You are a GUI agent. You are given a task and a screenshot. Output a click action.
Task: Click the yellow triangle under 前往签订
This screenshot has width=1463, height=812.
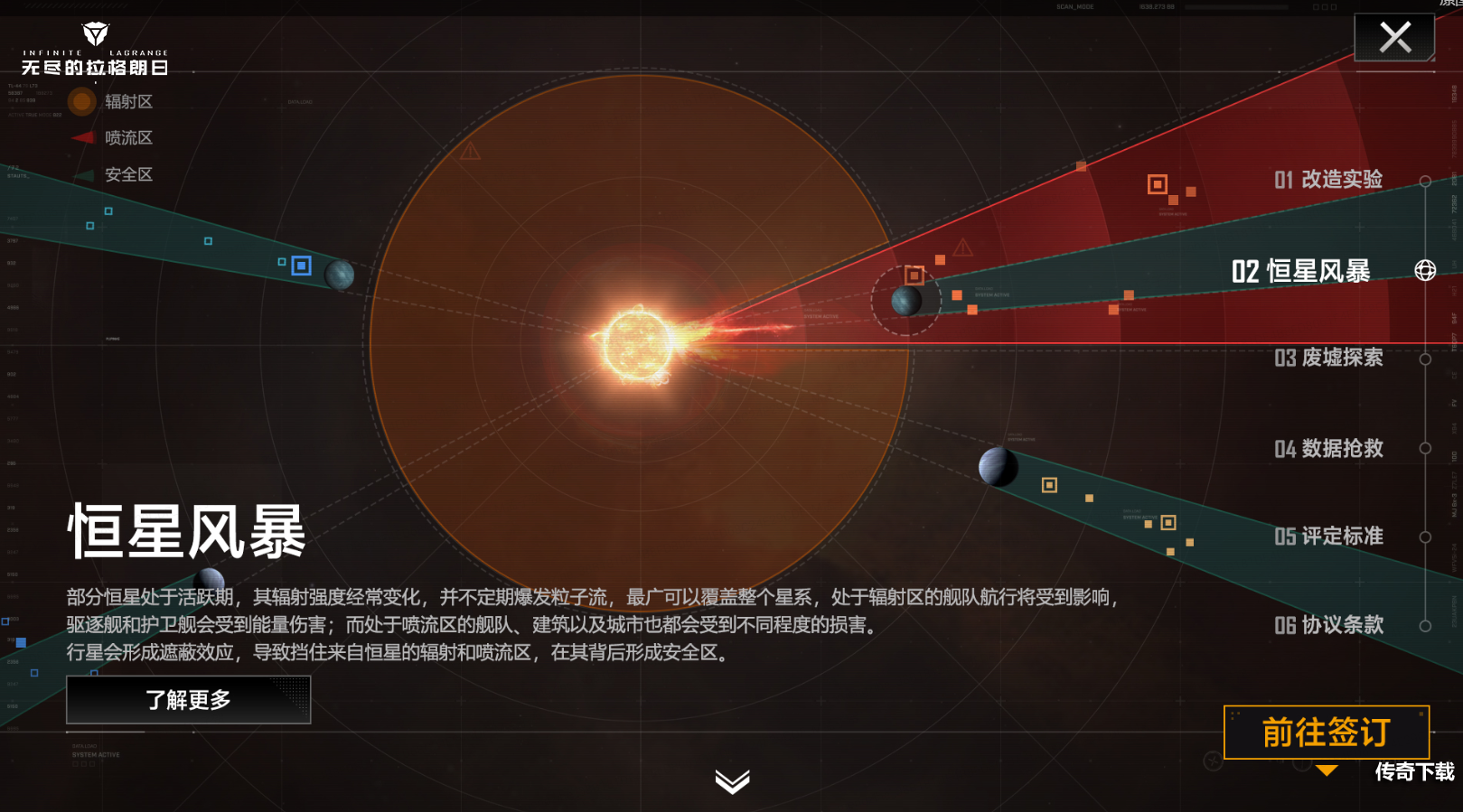coord(1327,770)
